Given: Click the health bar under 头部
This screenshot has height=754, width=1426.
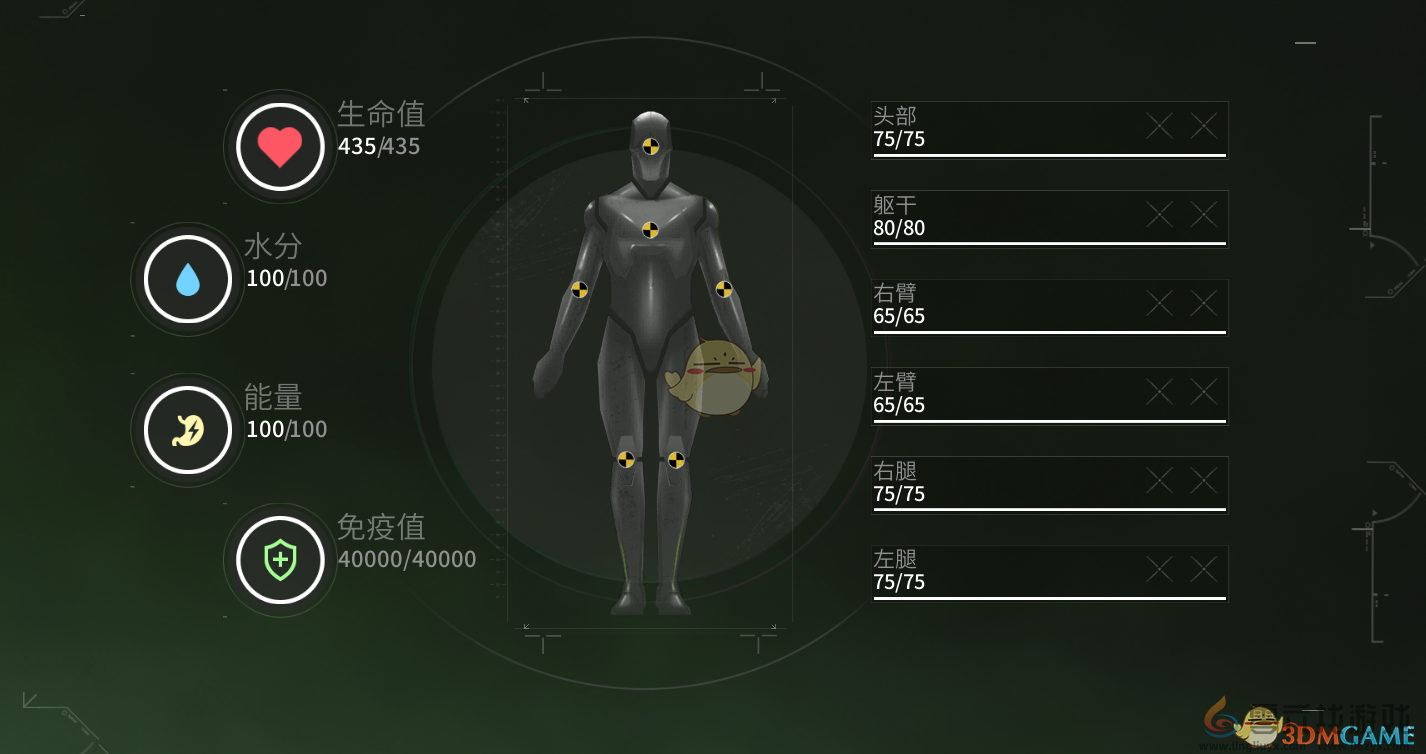Looking at the screenshot, I should point(1049,157).
